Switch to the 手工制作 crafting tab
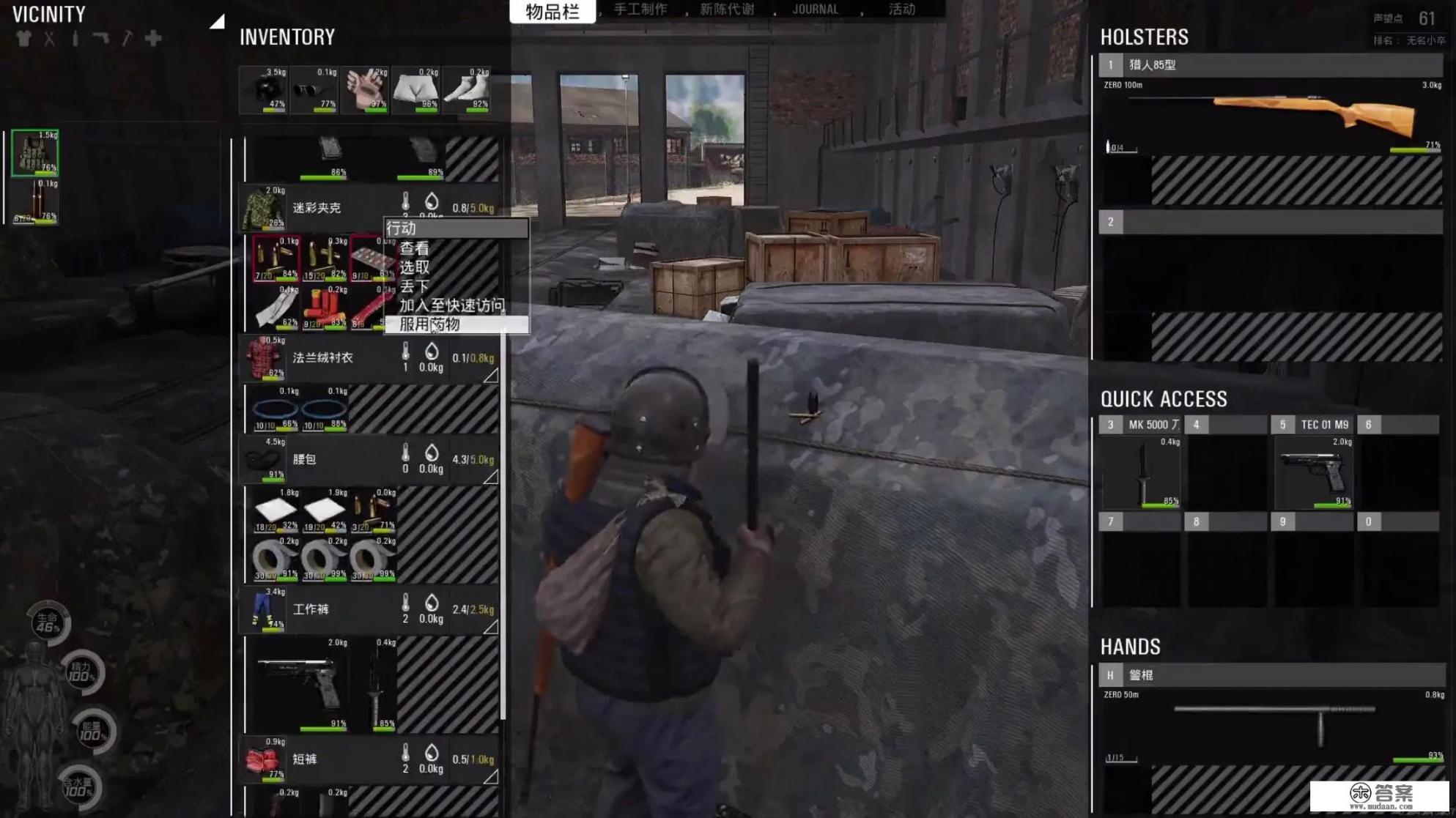The image size is (1456, 818). coord(640,10)
